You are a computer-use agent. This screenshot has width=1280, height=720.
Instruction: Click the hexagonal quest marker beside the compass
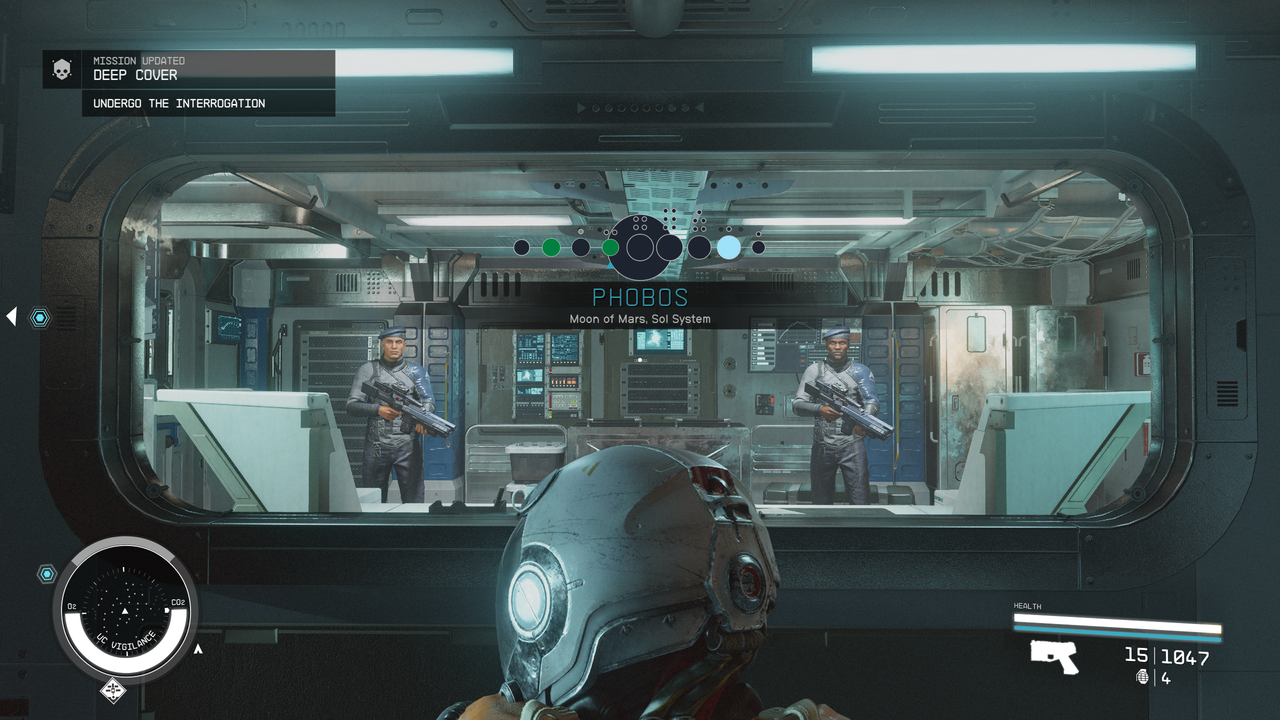coord(47,574)
